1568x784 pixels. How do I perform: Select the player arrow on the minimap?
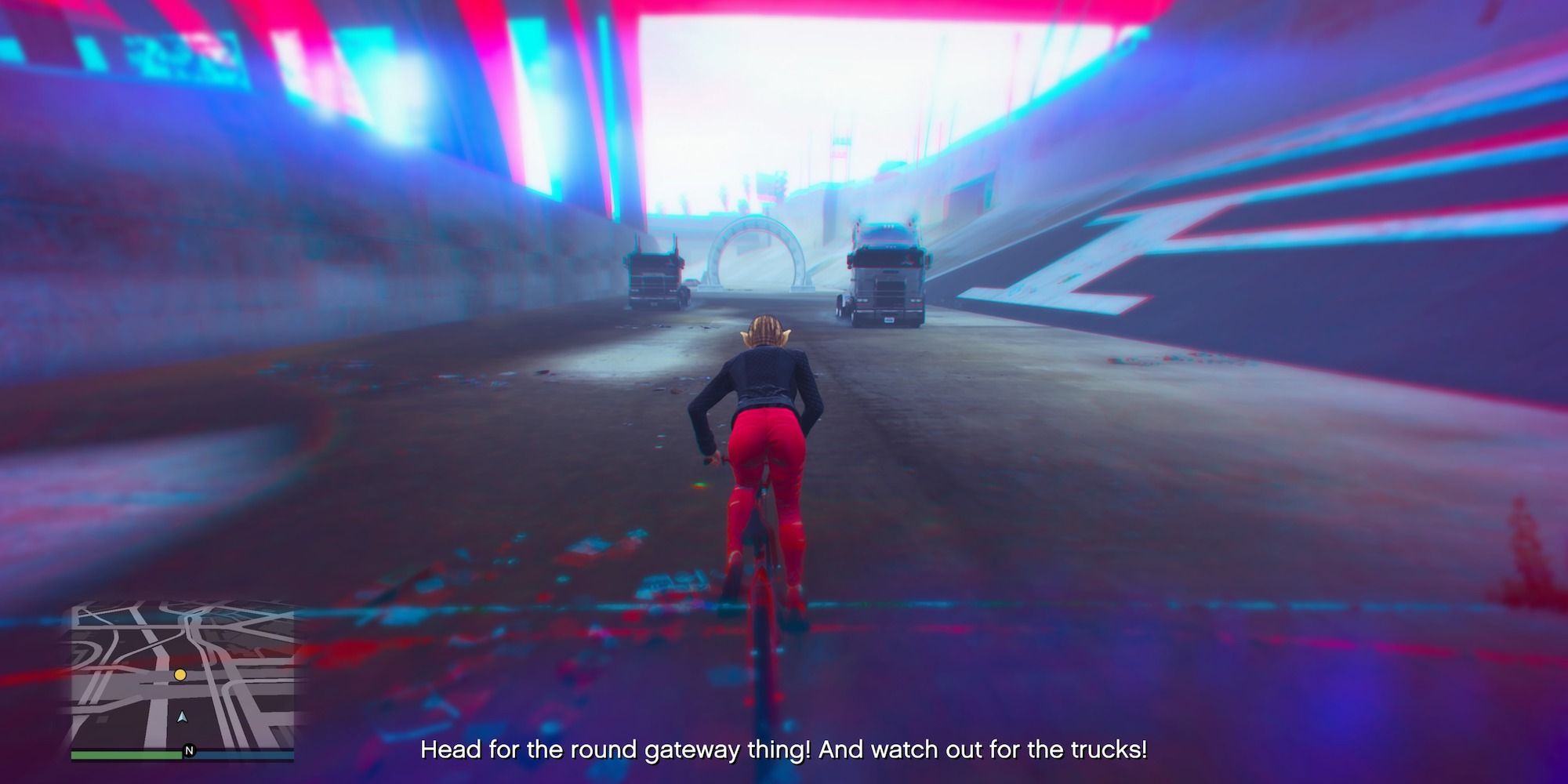click(181, 717)
